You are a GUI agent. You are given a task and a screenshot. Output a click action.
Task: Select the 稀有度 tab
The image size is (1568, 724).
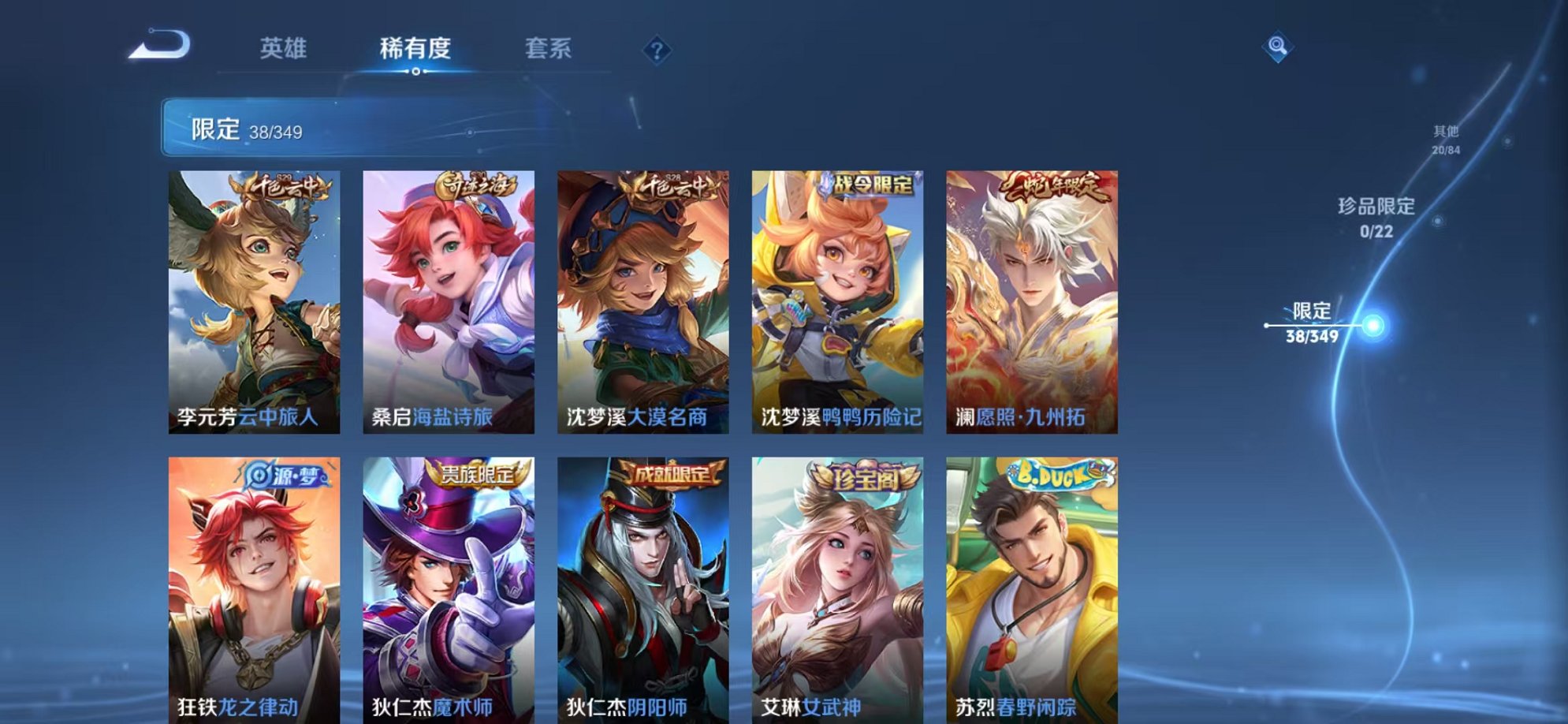[416, 49]
